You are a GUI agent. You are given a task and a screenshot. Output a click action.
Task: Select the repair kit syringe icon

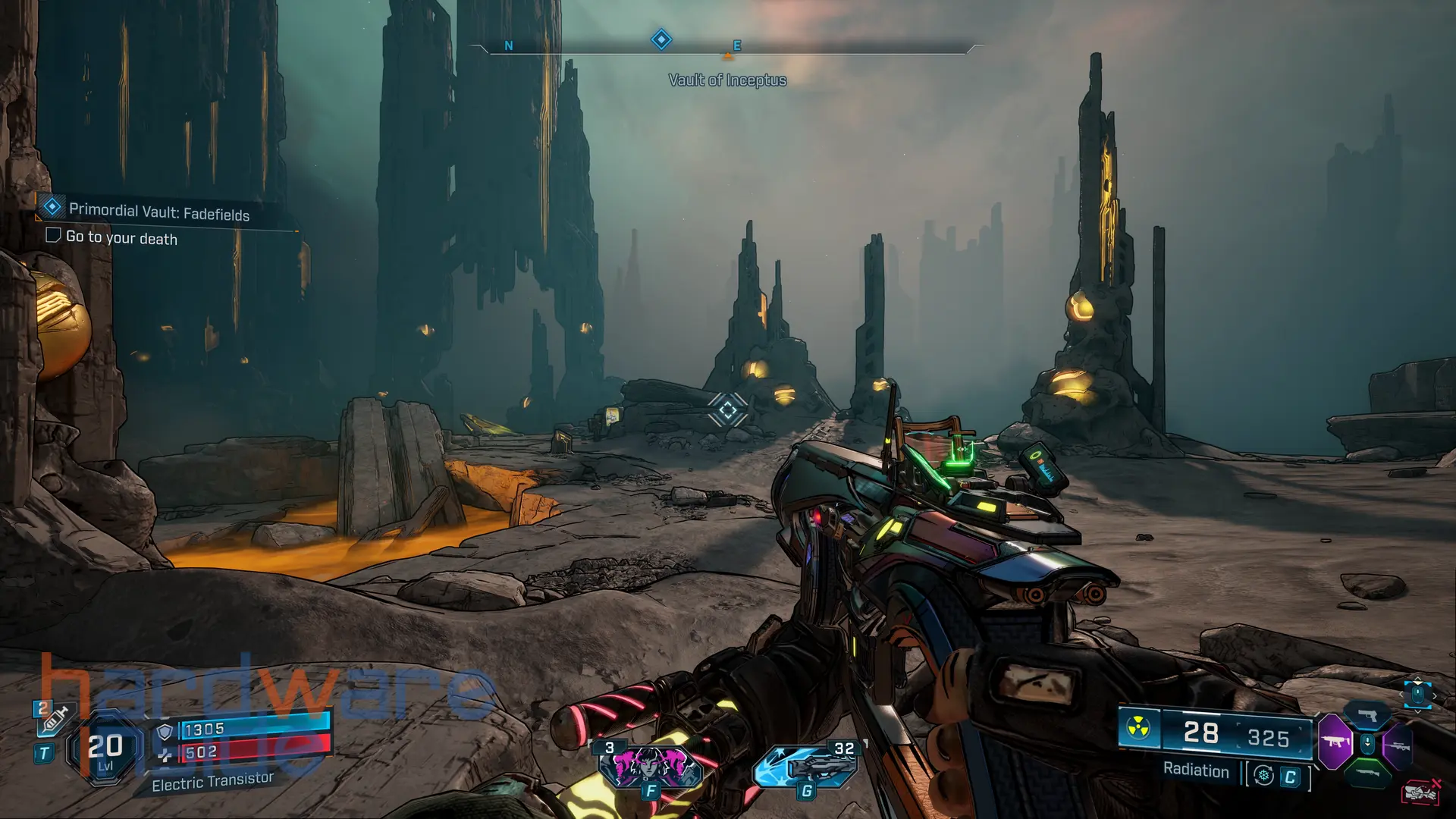pyautogui.click(x=55, y=719)
